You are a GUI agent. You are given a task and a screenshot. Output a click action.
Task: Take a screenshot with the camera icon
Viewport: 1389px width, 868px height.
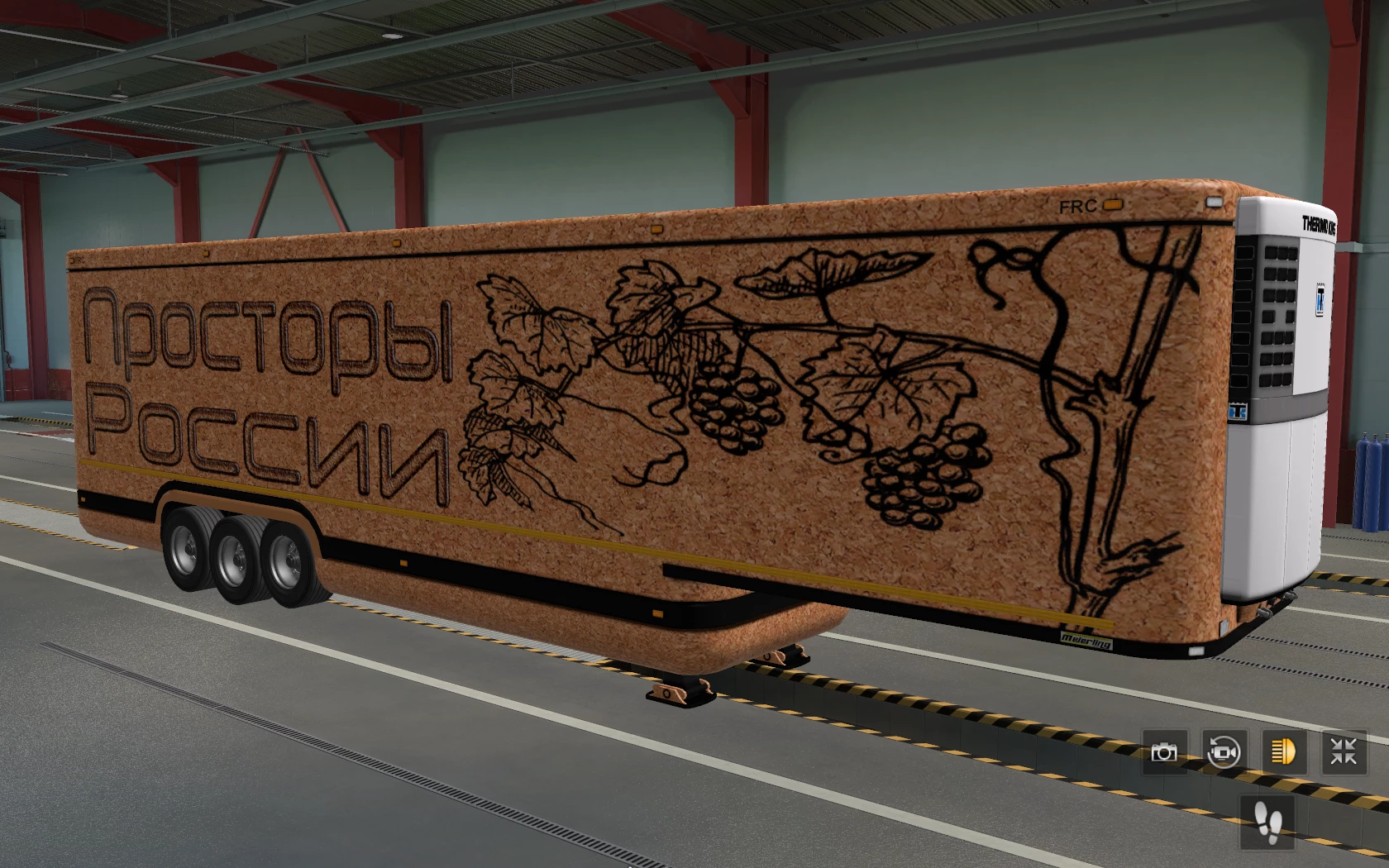pos(1164,752)
